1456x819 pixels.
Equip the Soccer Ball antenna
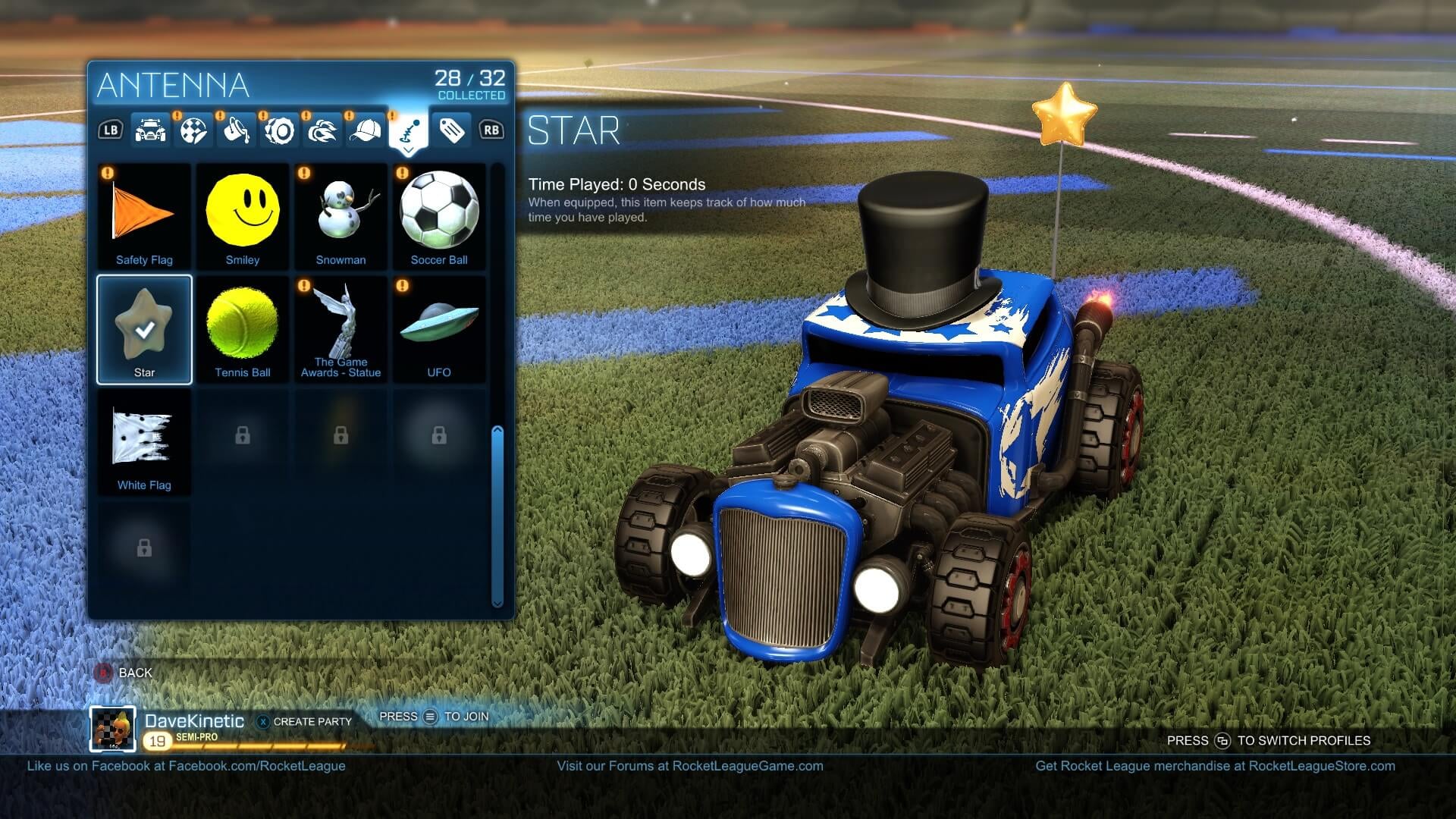coord(439,212)
